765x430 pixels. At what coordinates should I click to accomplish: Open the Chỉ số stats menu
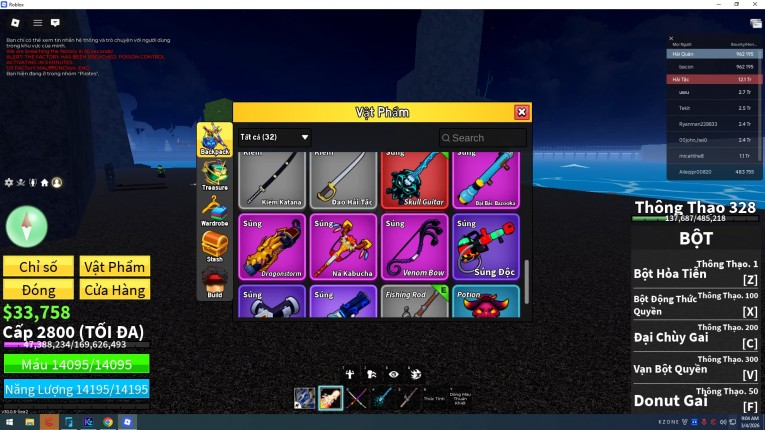click(x=38, y=266)
